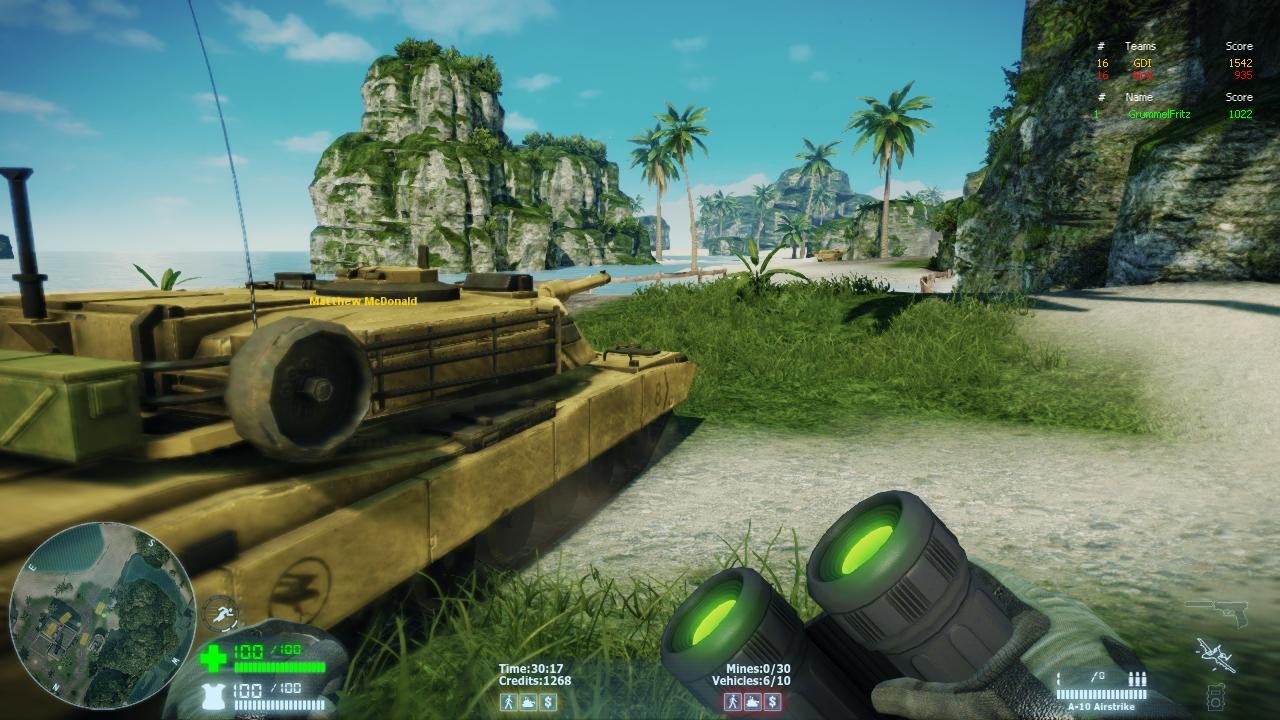The width and height of the screenshot is (1280, 720).
Task: Toggle the sprint stamina indicator icon
Action: click(222, 616)
